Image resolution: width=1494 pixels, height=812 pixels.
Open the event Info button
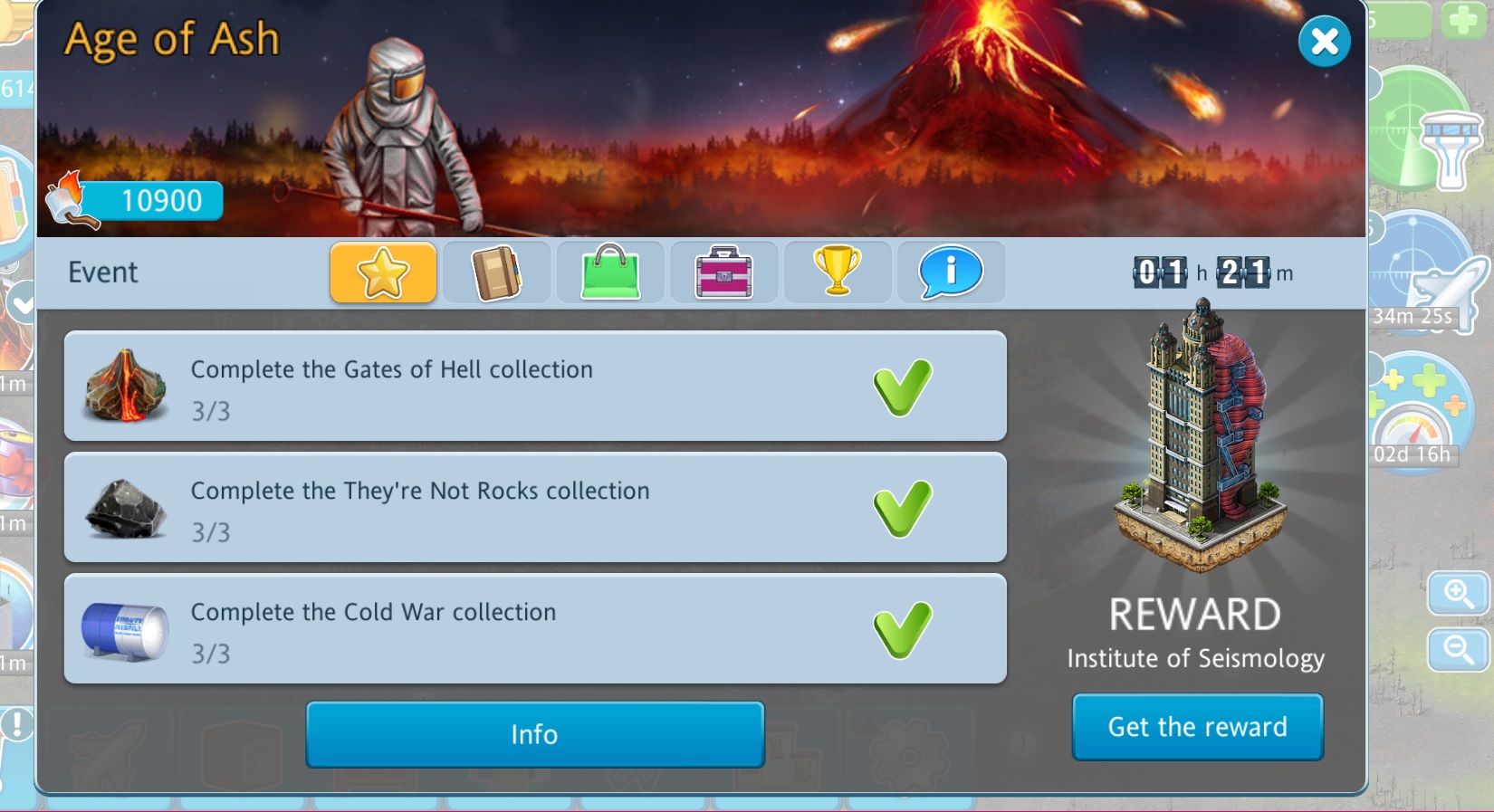(x=534, y=734)
